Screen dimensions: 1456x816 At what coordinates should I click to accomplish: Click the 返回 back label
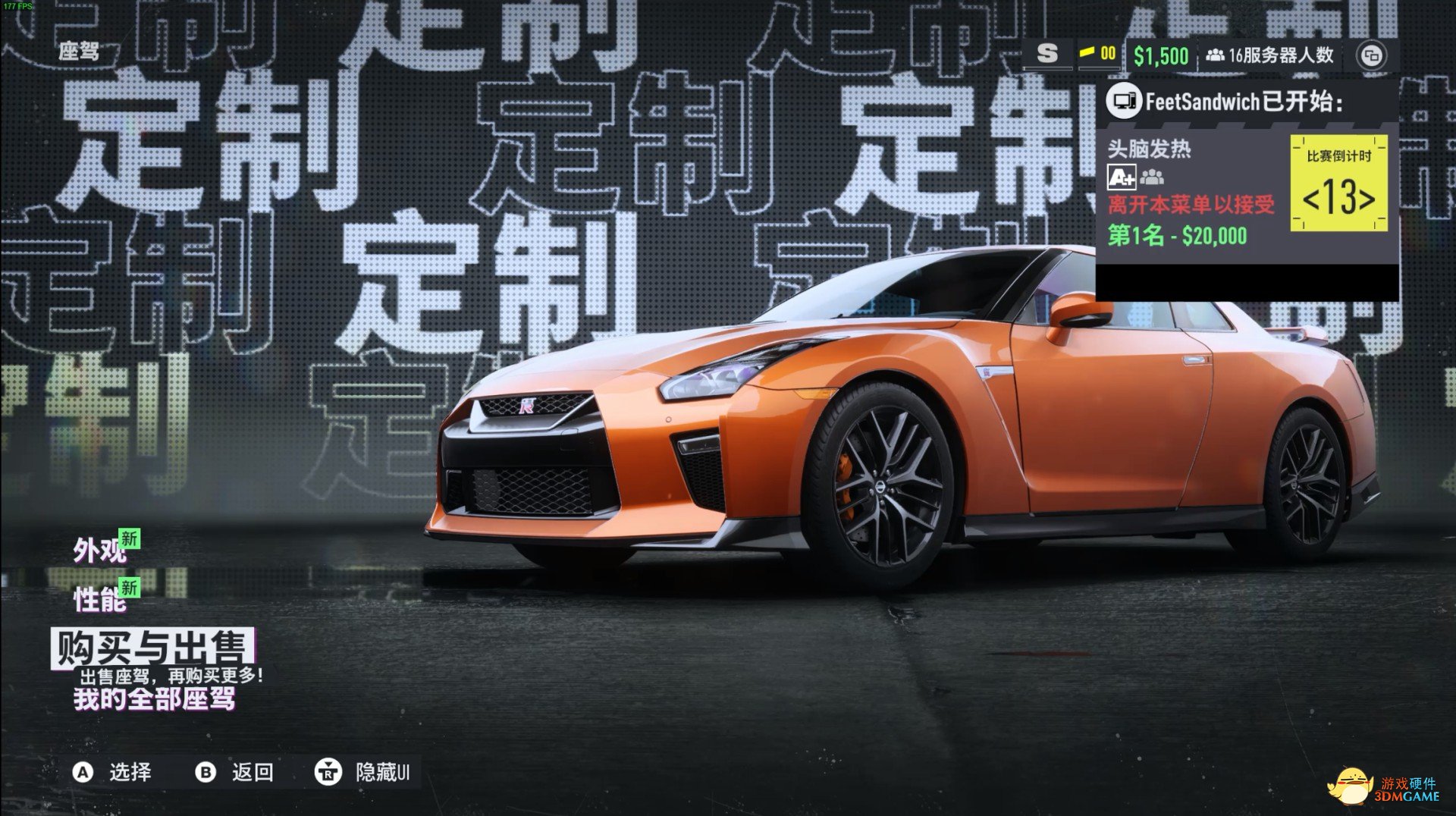pyautogui.click(x=253, y=773)
